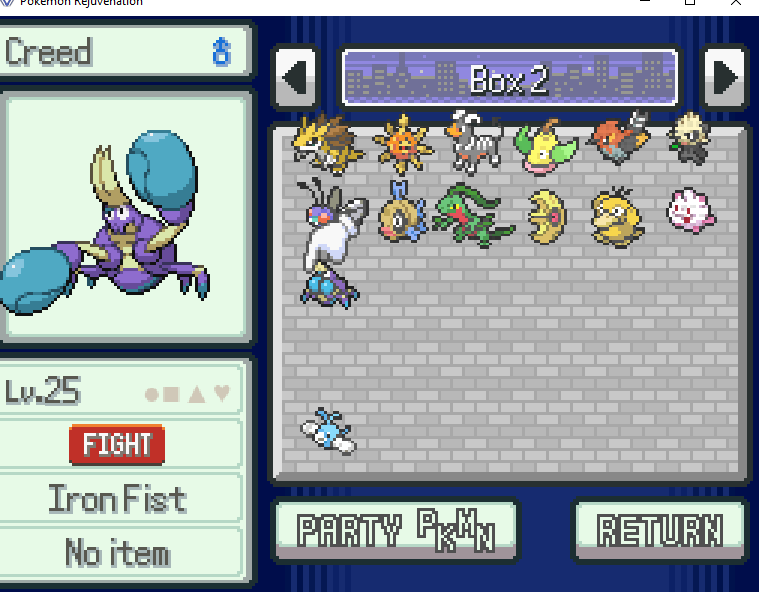
Task: Click the Box 2 title header
Action: (x=509, y=78)
